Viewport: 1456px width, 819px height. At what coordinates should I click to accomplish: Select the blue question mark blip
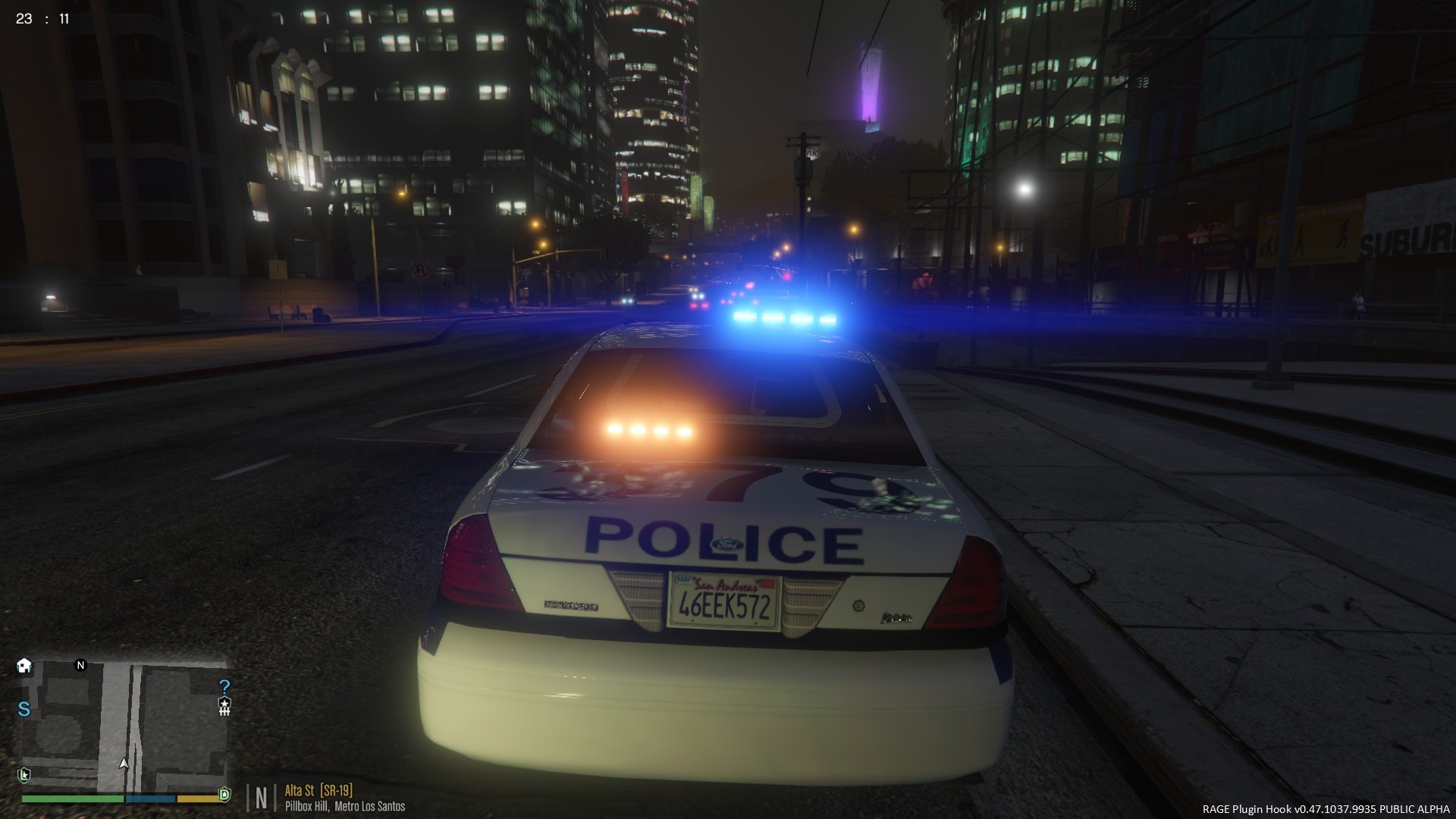click(224, 687)
